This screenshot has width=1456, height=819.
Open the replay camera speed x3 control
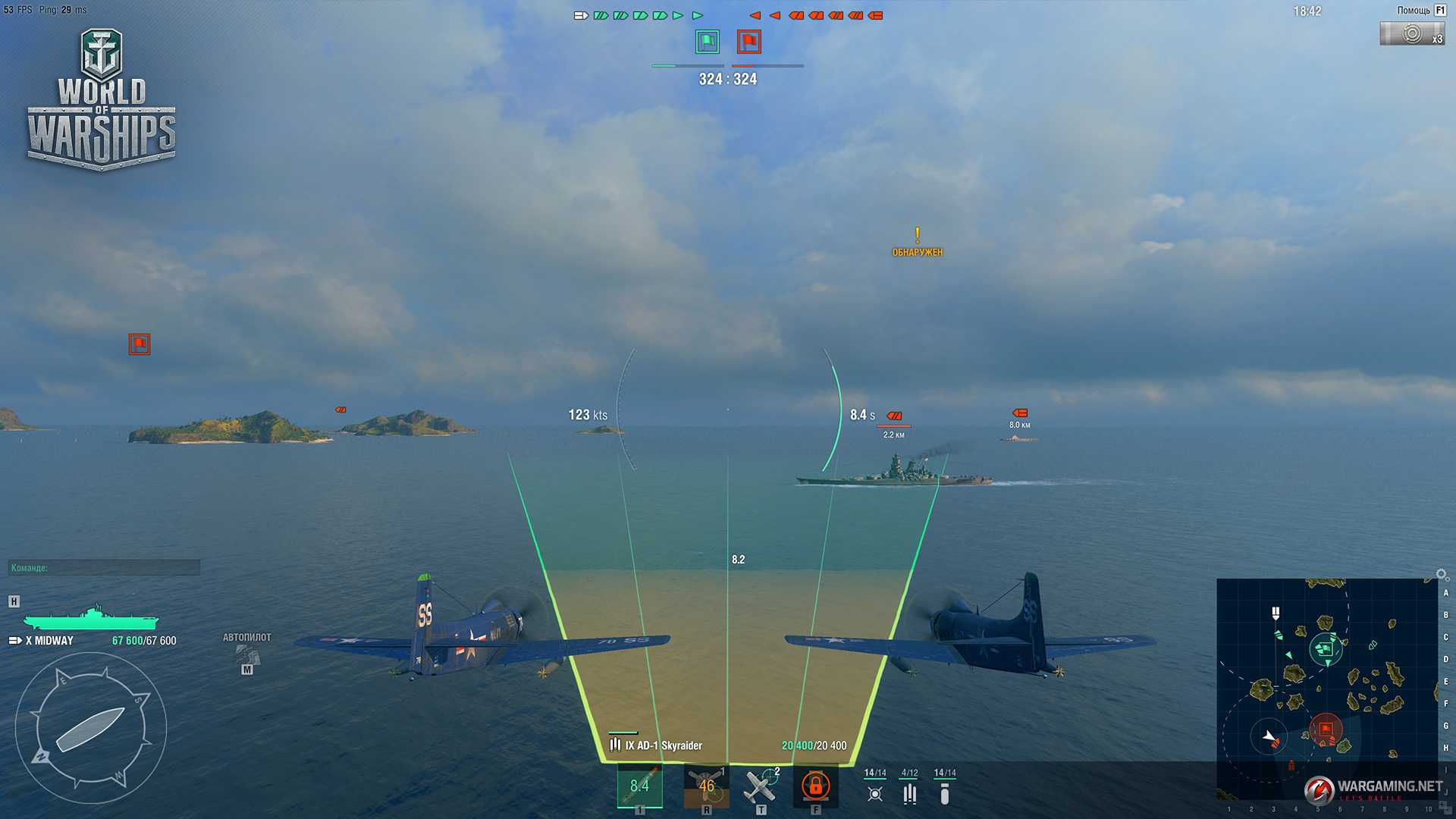click(1411, 34)
